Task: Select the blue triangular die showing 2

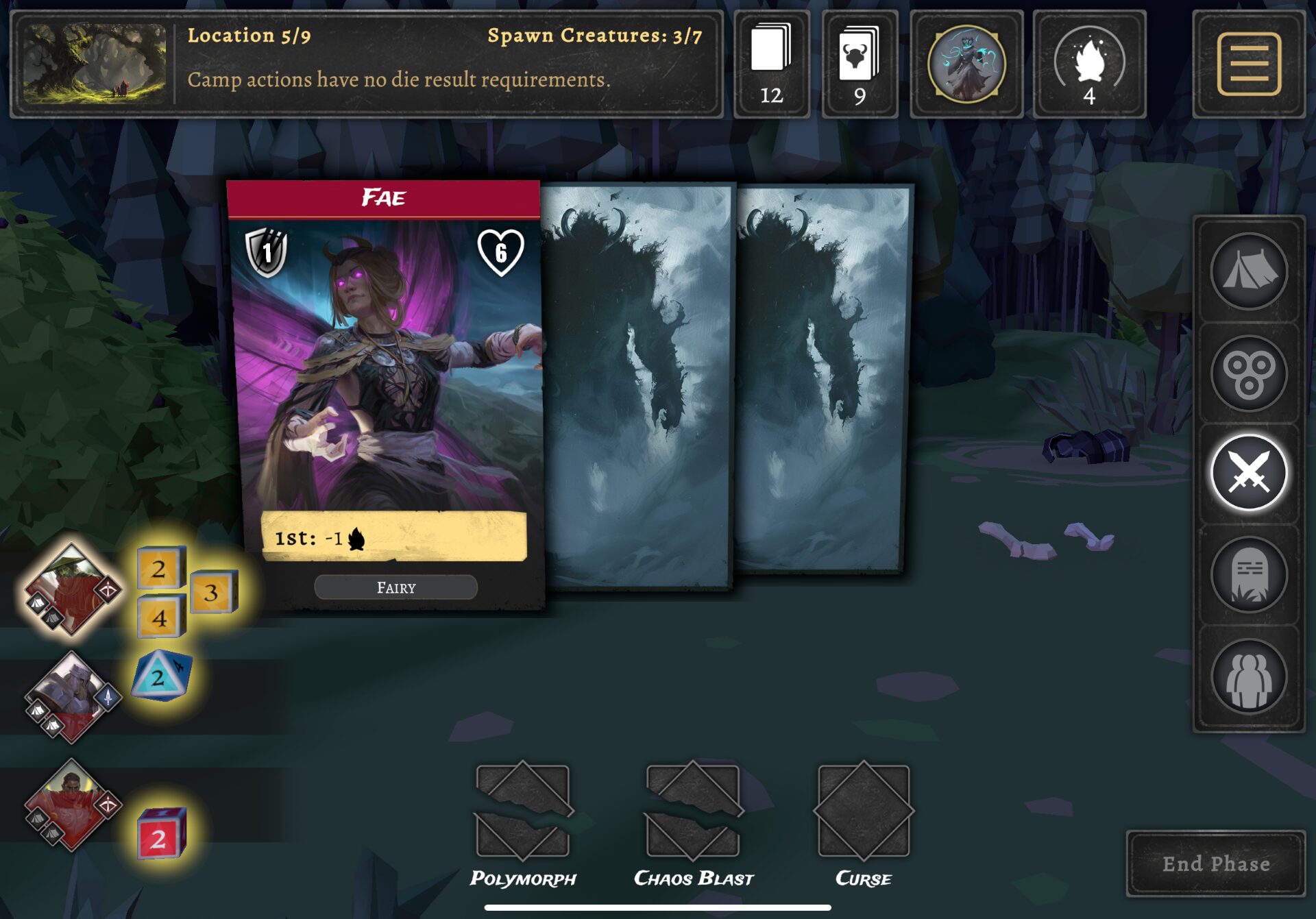Action: (161, 677)
